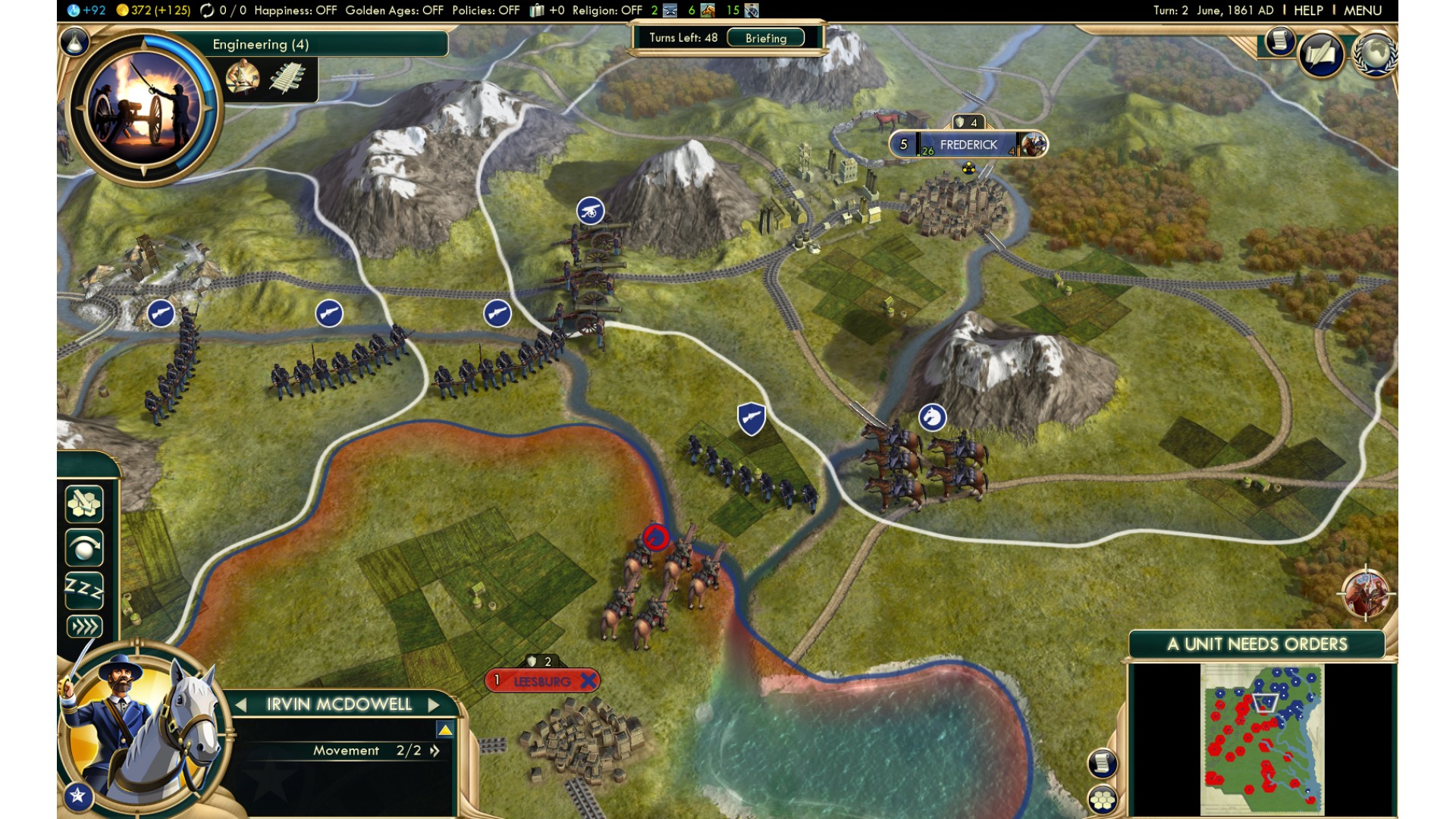Open the globe diplomacy button
The height and width of the screenshot is (819, 1456).
point(1375,54)
